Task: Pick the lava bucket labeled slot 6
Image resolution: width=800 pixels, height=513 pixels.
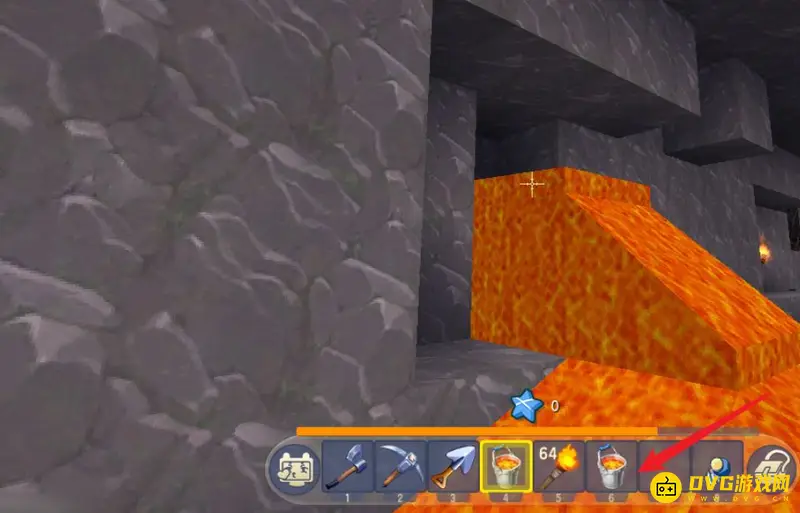Action: coord(610,465)
